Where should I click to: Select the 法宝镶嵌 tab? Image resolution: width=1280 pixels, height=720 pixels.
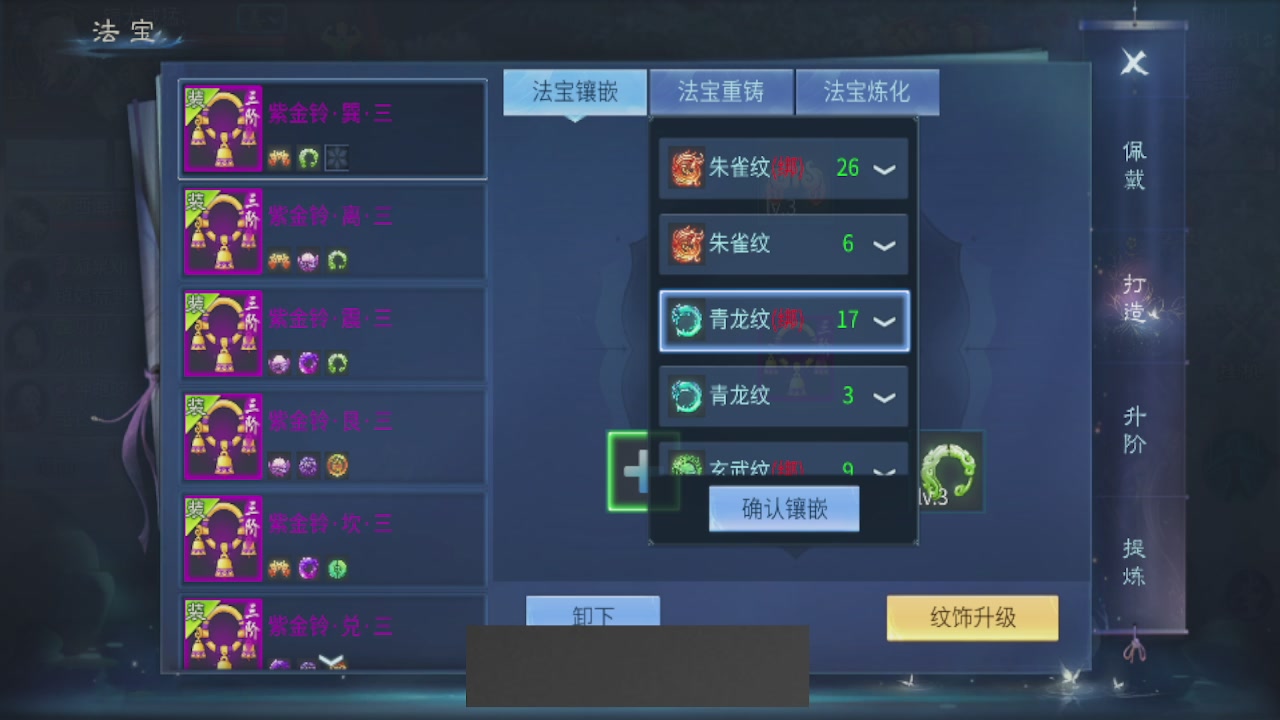(574, 92)
